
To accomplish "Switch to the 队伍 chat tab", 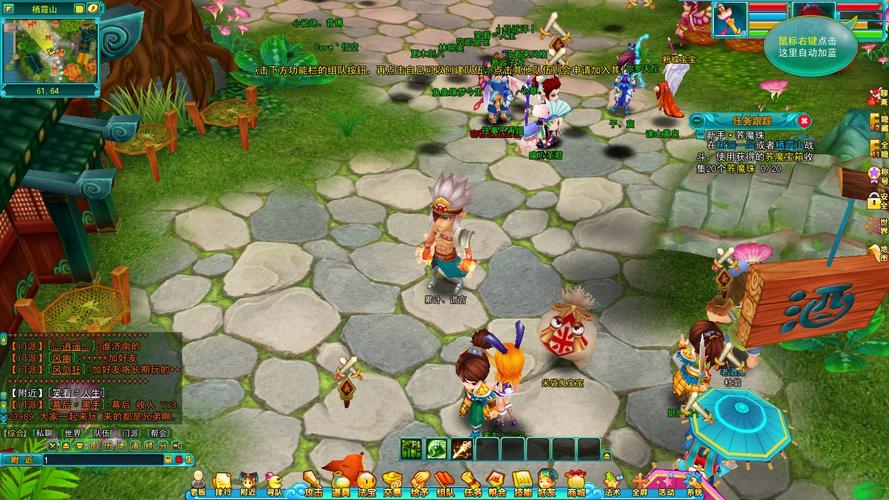I will click(x=101, y=433).
